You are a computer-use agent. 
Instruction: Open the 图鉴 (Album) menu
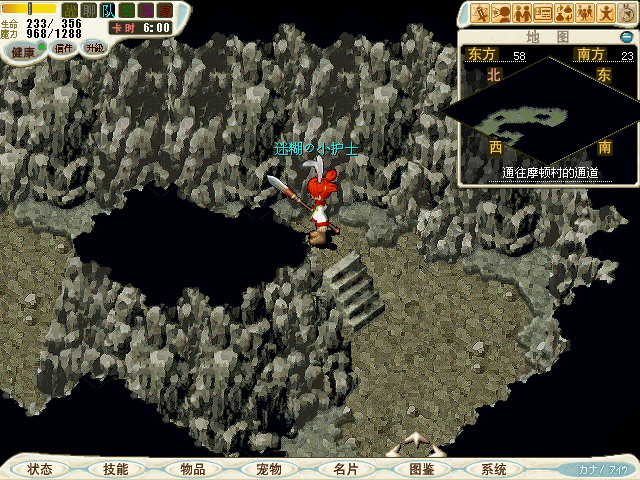click(421, 469)
